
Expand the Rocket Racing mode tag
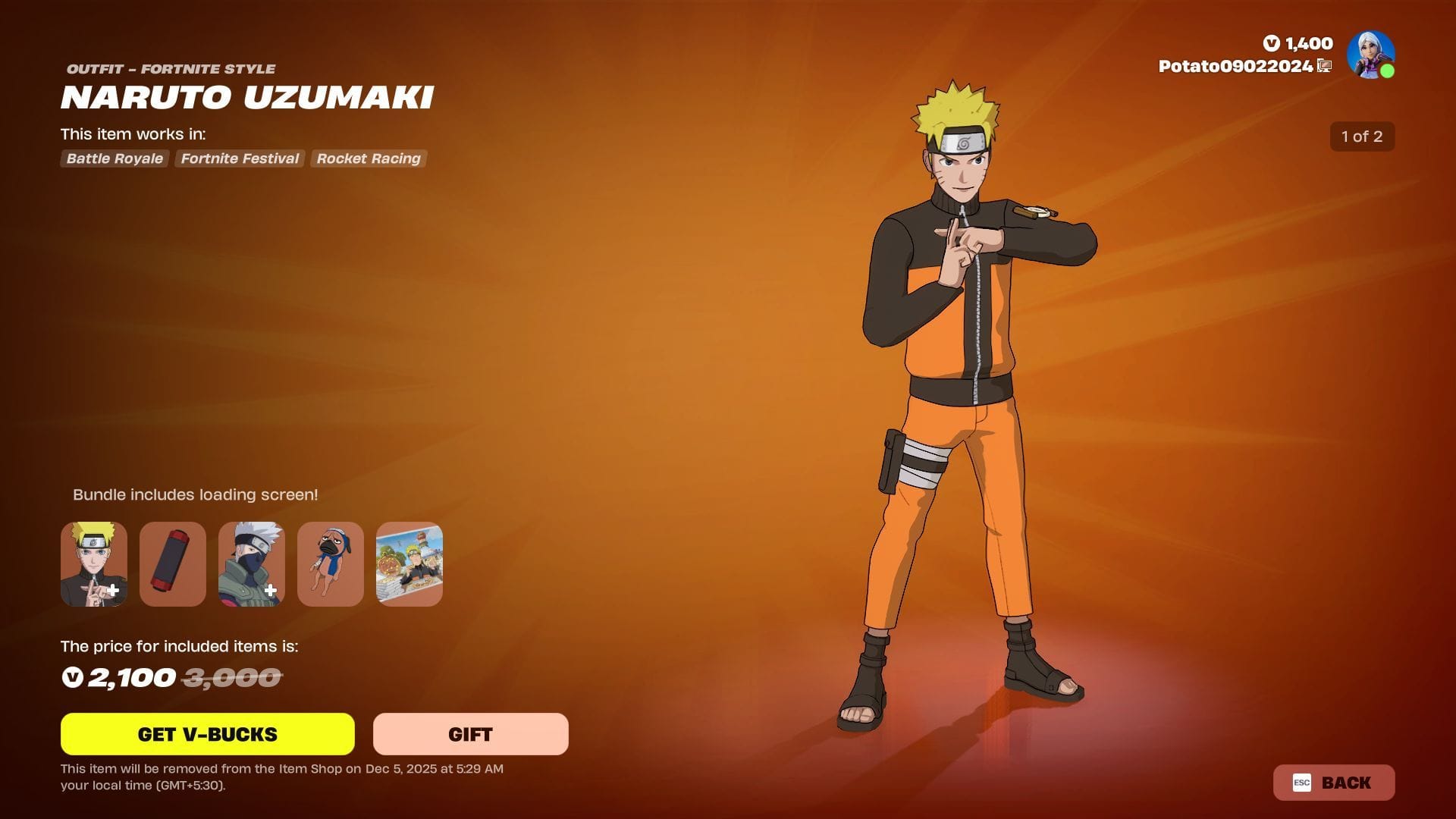coord(368,158)
